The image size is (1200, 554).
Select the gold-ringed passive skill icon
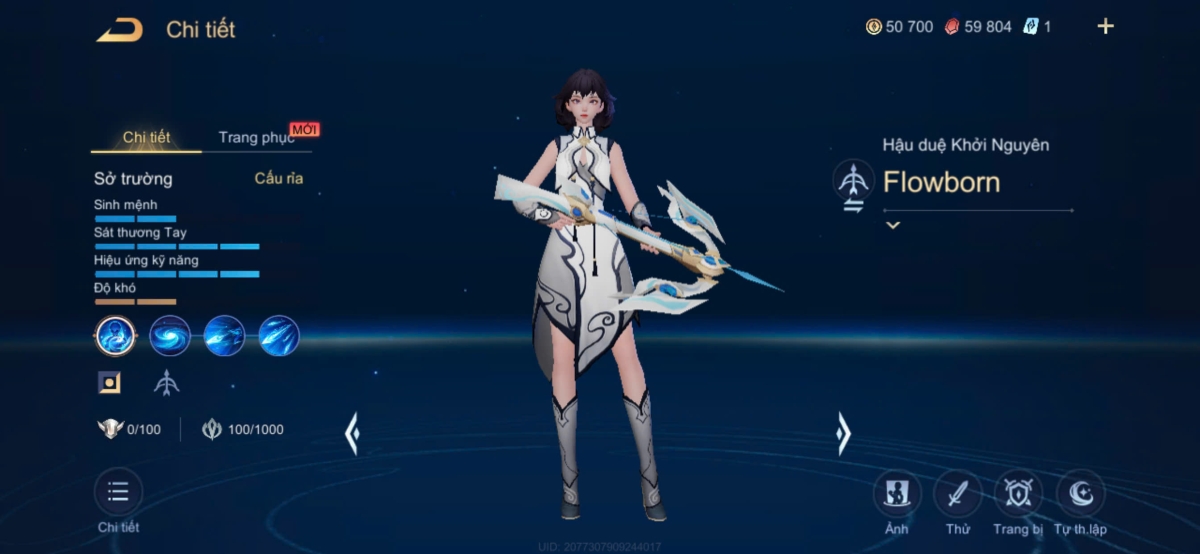point(116,336)
